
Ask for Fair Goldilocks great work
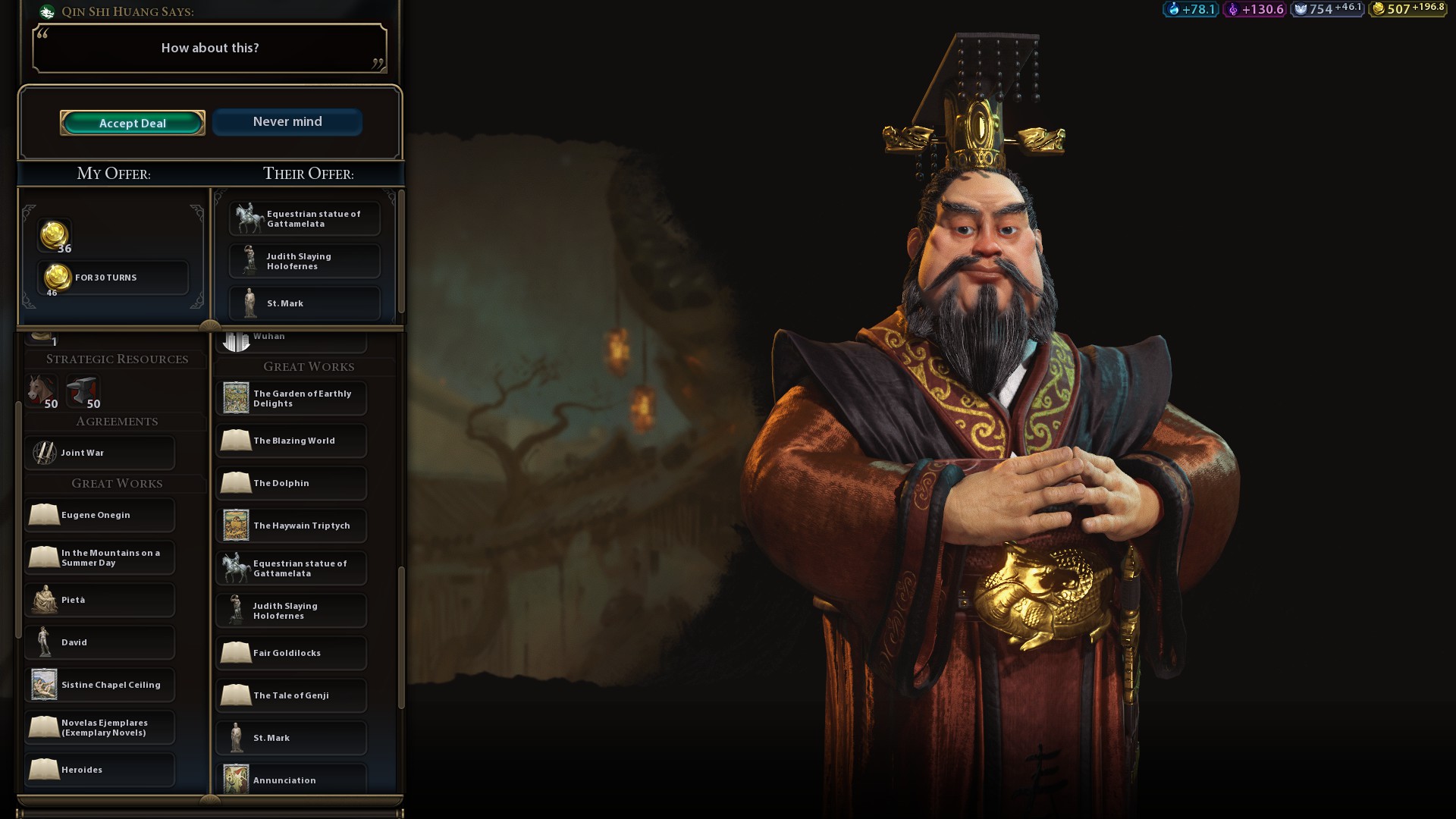[291, 653]
